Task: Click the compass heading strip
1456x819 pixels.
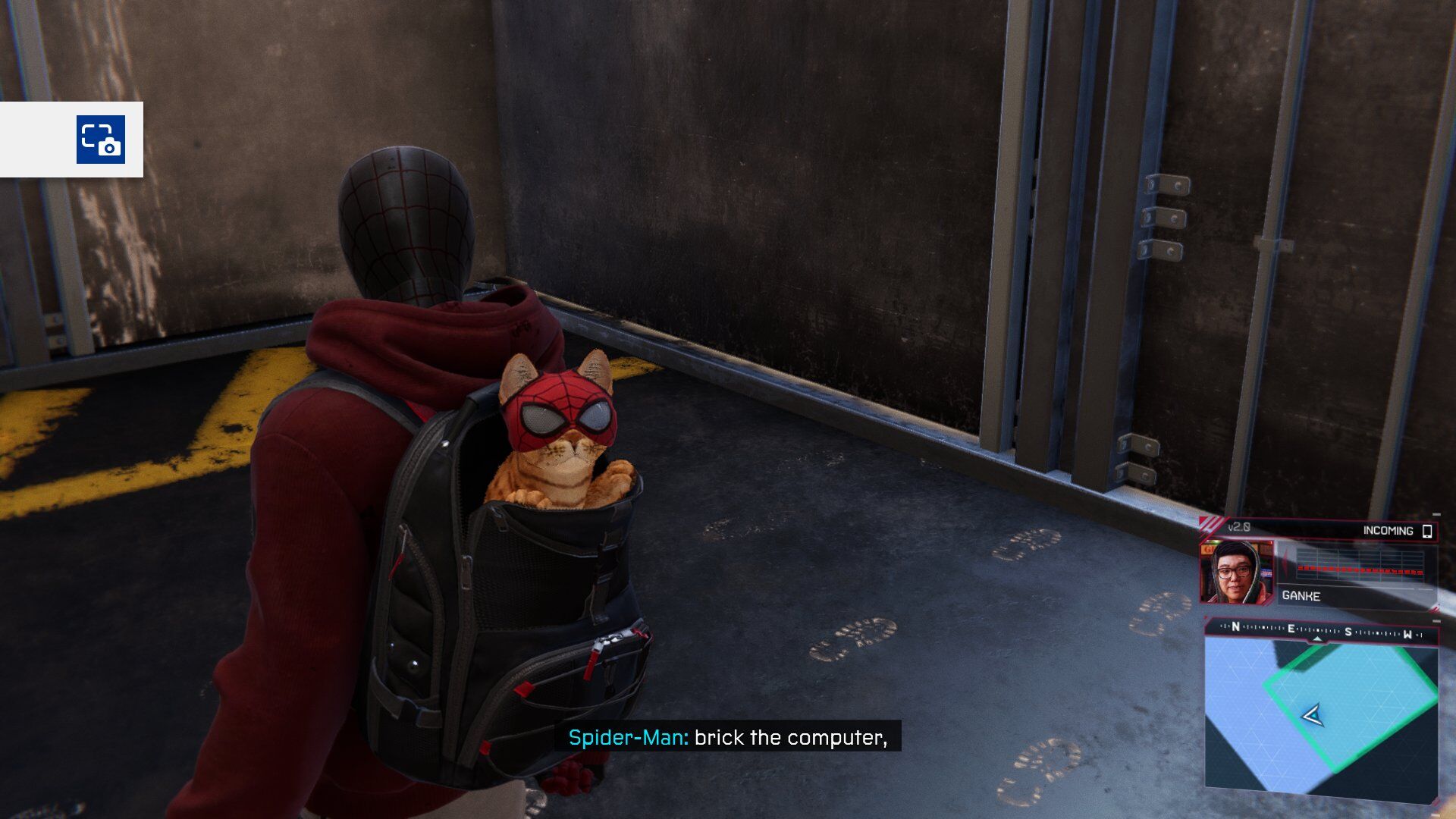Action: [1320, 631]
